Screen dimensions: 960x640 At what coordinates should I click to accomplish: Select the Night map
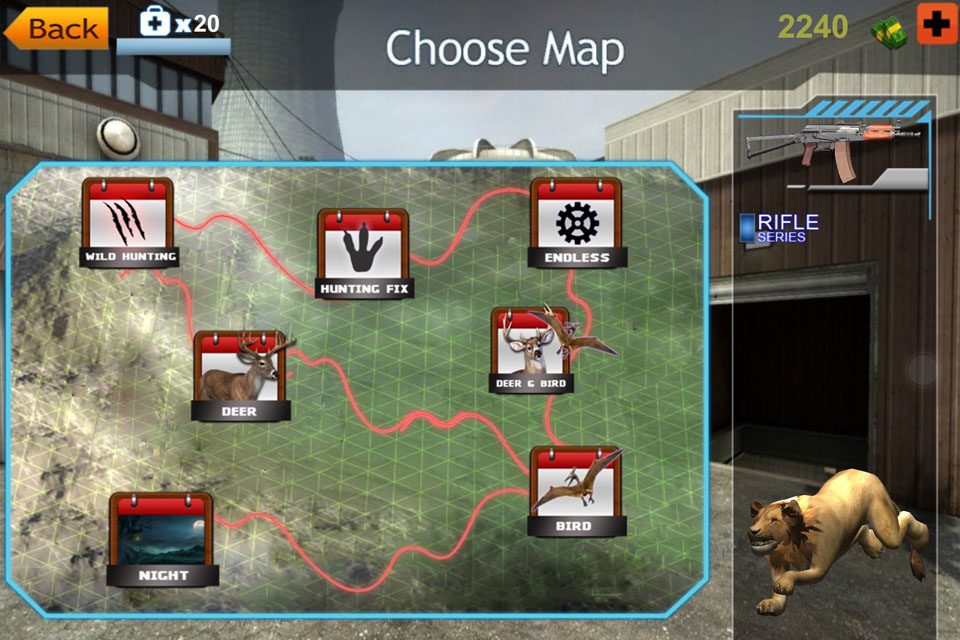162,538
